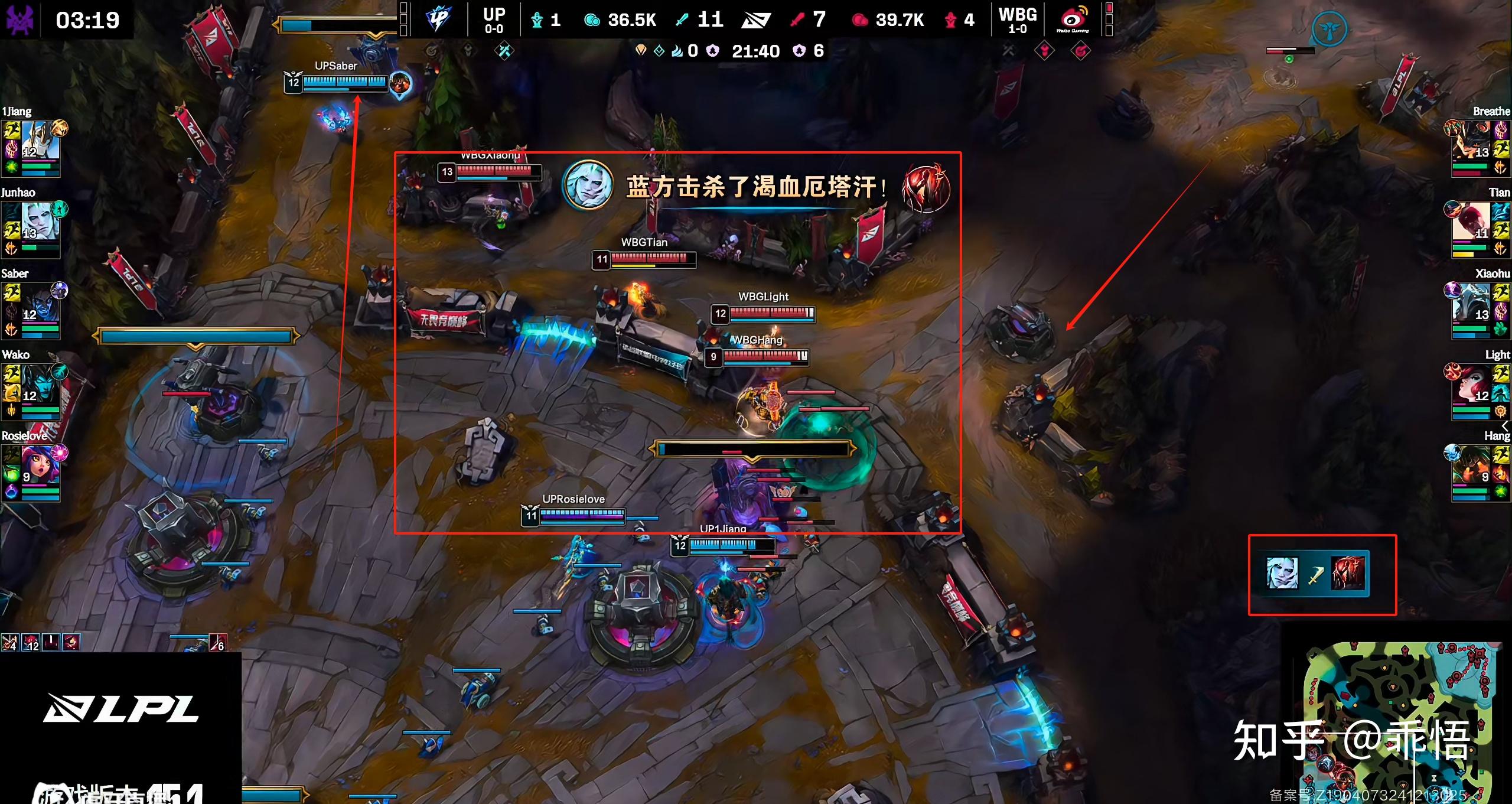Click the red team kills sword icon
Image resolution: width=1512 pixels, height=804 pixels.
pyautogui.click(x=798, y=18)
